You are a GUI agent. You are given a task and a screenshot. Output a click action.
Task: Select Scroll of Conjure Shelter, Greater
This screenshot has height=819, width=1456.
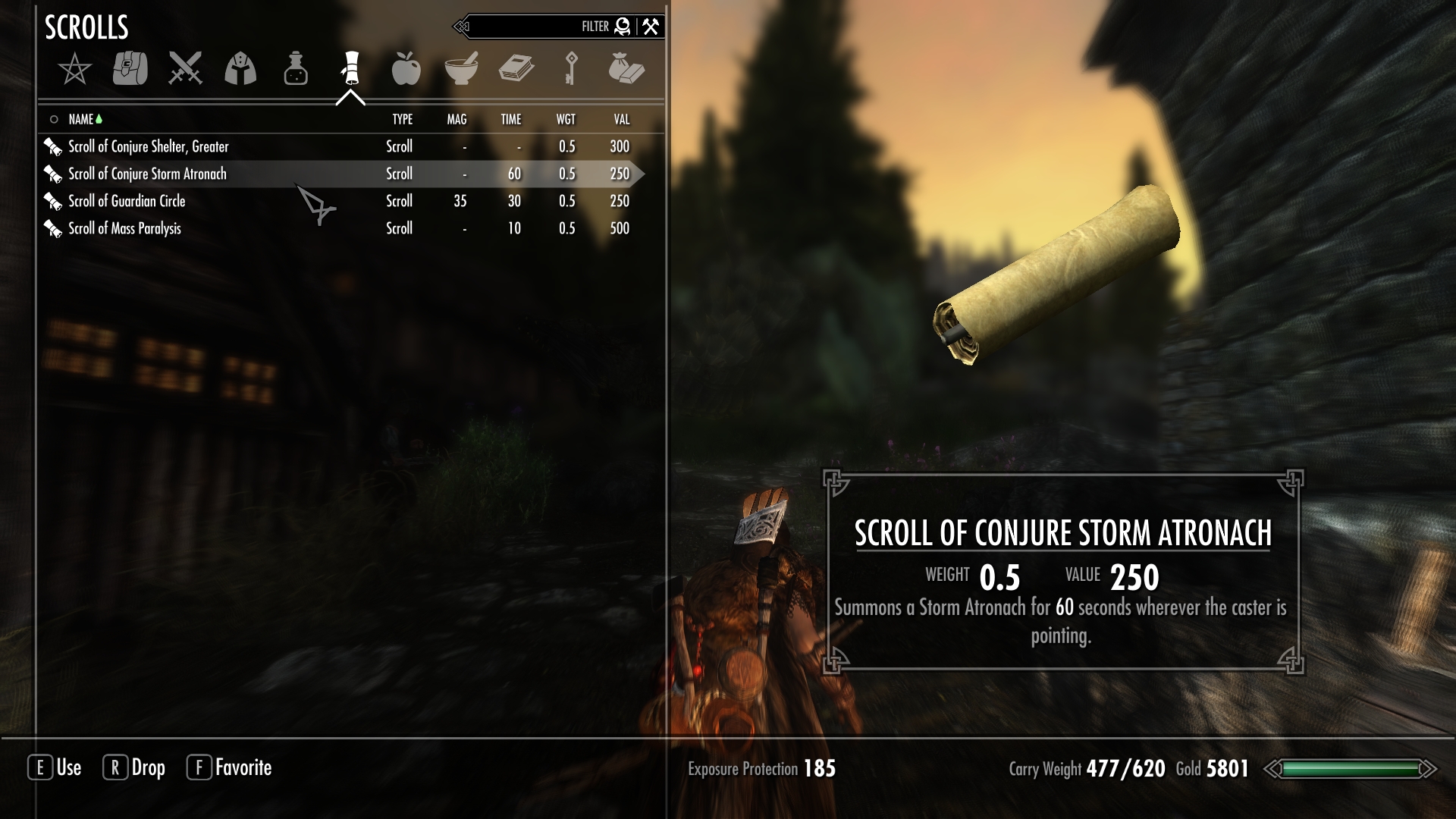coord(149,146)
